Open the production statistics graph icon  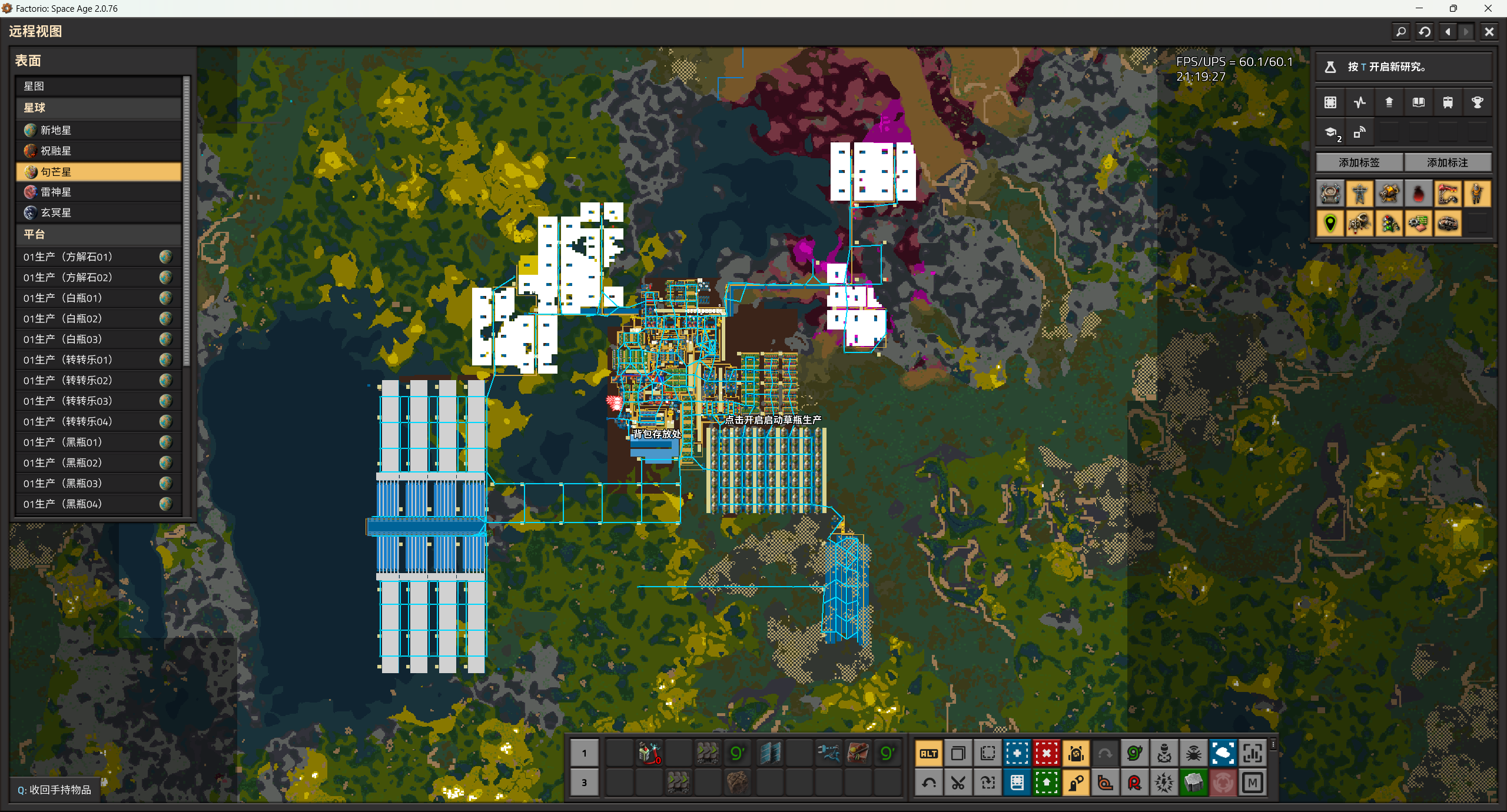click(x=1359, y=102)
